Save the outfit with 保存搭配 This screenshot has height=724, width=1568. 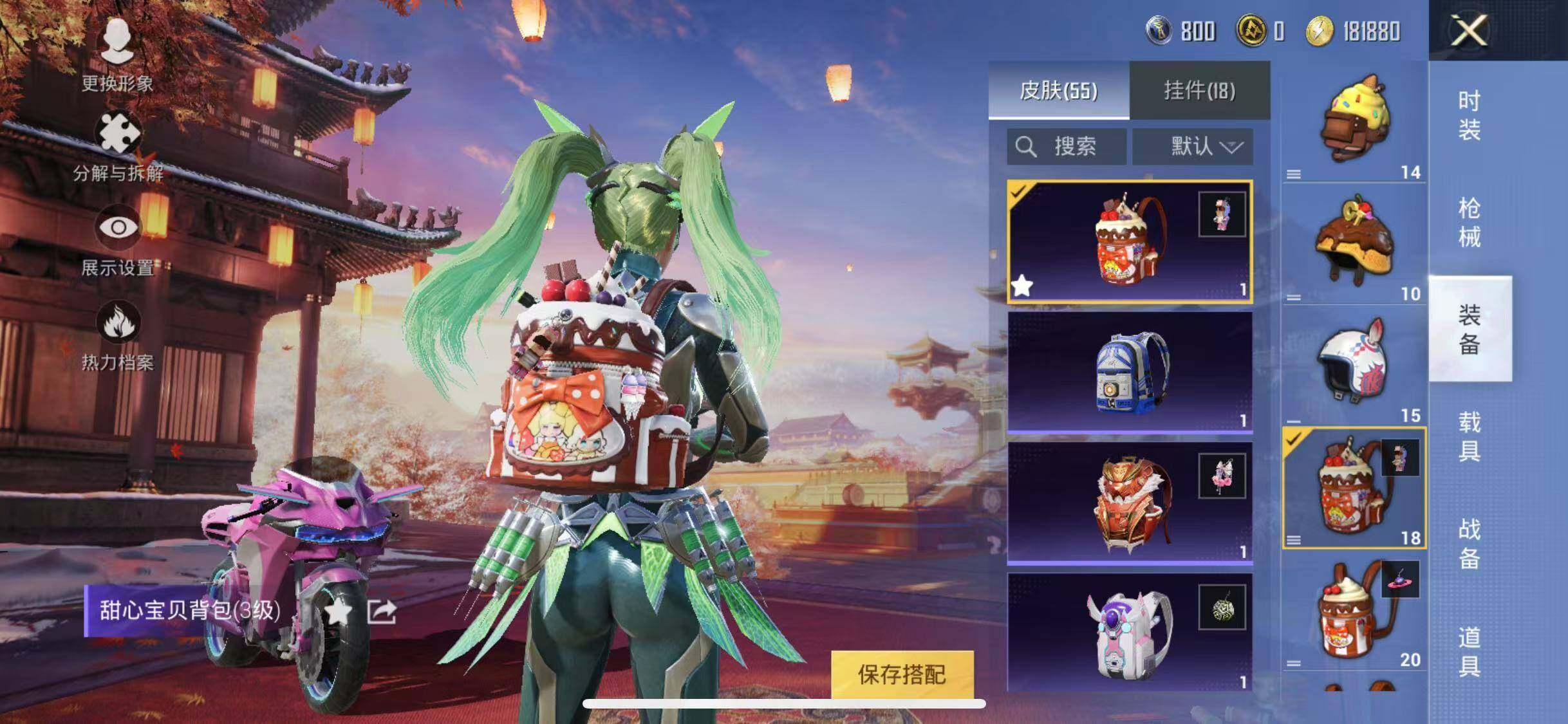(901, 674)
